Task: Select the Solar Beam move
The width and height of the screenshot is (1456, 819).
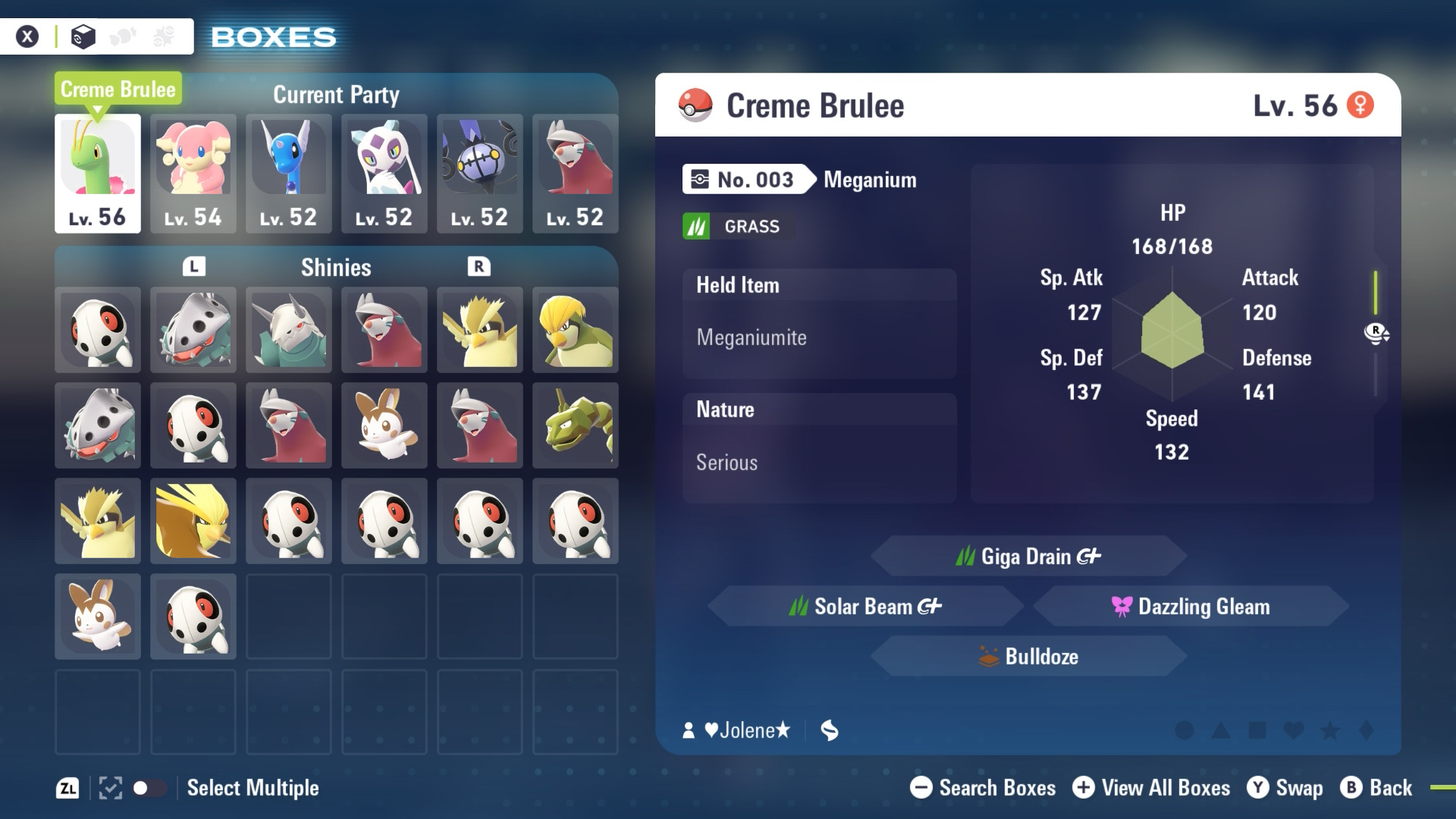Action: pos(865,606)
